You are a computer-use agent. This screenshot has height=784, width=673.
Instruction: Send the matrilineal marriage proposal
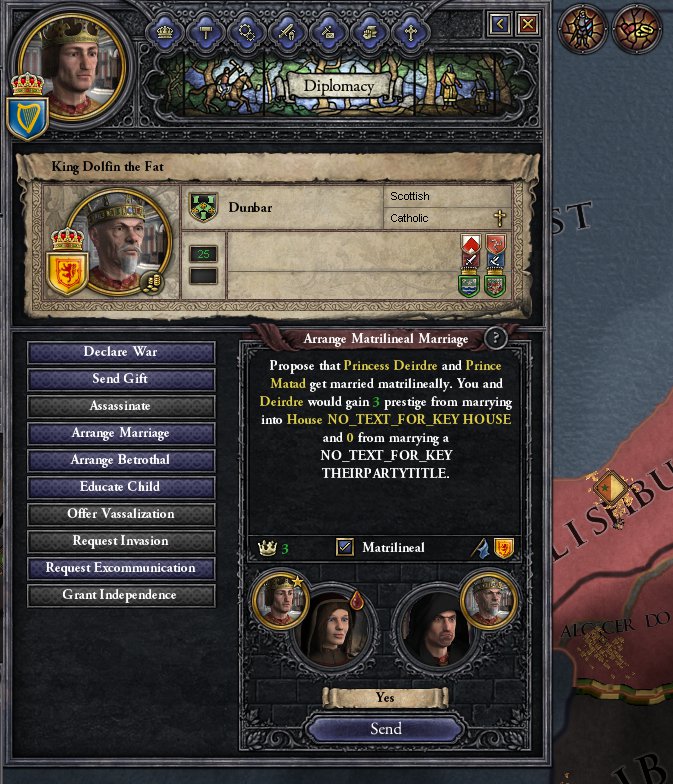point(385,729)
